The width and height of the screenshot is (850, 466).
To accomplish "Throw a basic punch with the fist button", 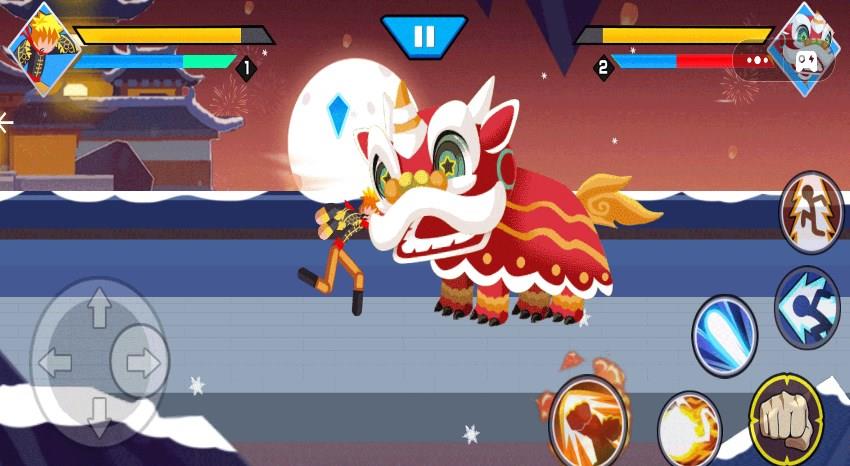I will pos(787,420).
